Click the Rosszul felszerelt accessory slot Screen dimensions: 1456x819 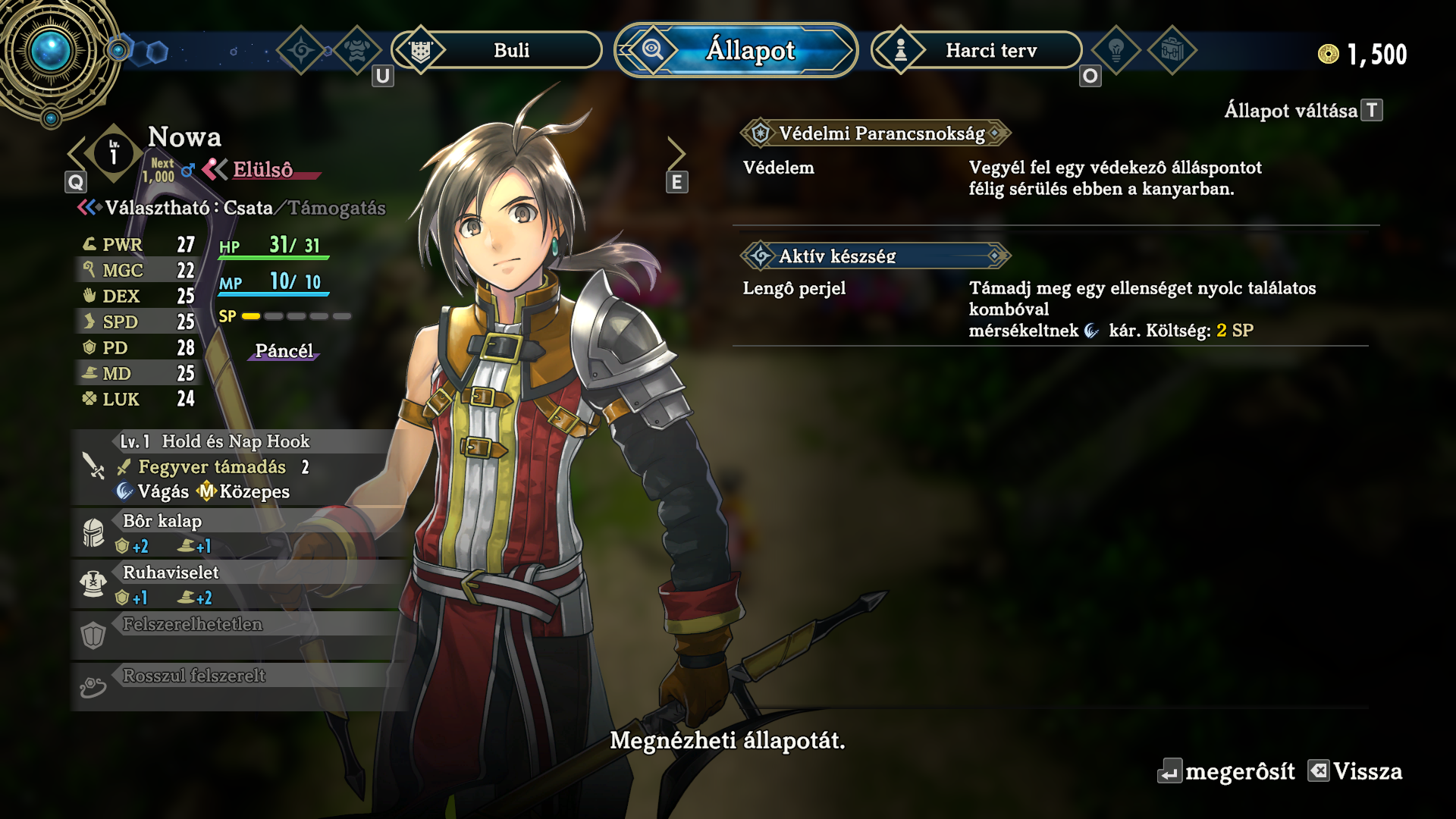click(235, 686)
